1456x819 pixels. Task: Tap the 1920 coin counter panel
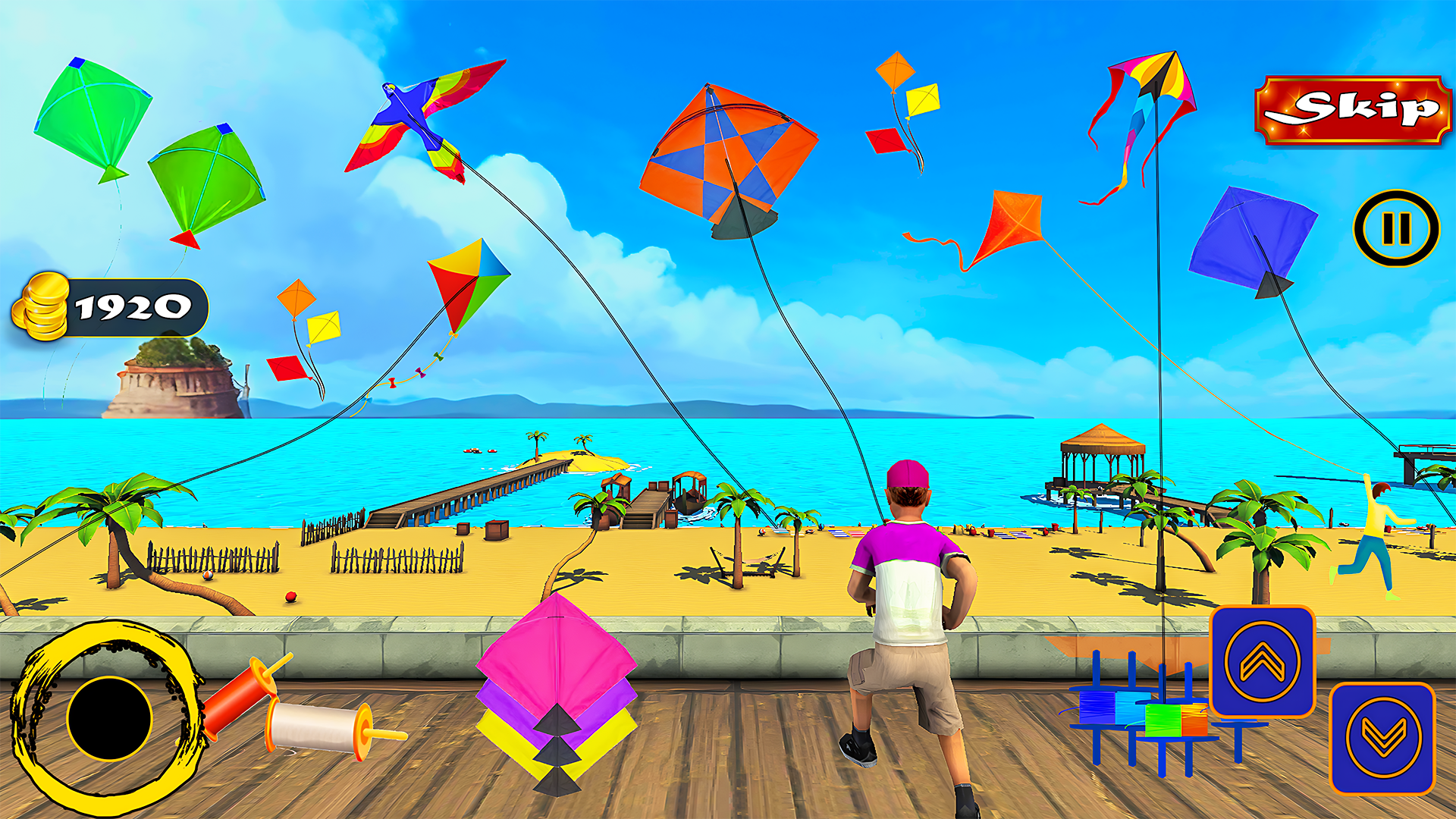[x=133, y=307]
